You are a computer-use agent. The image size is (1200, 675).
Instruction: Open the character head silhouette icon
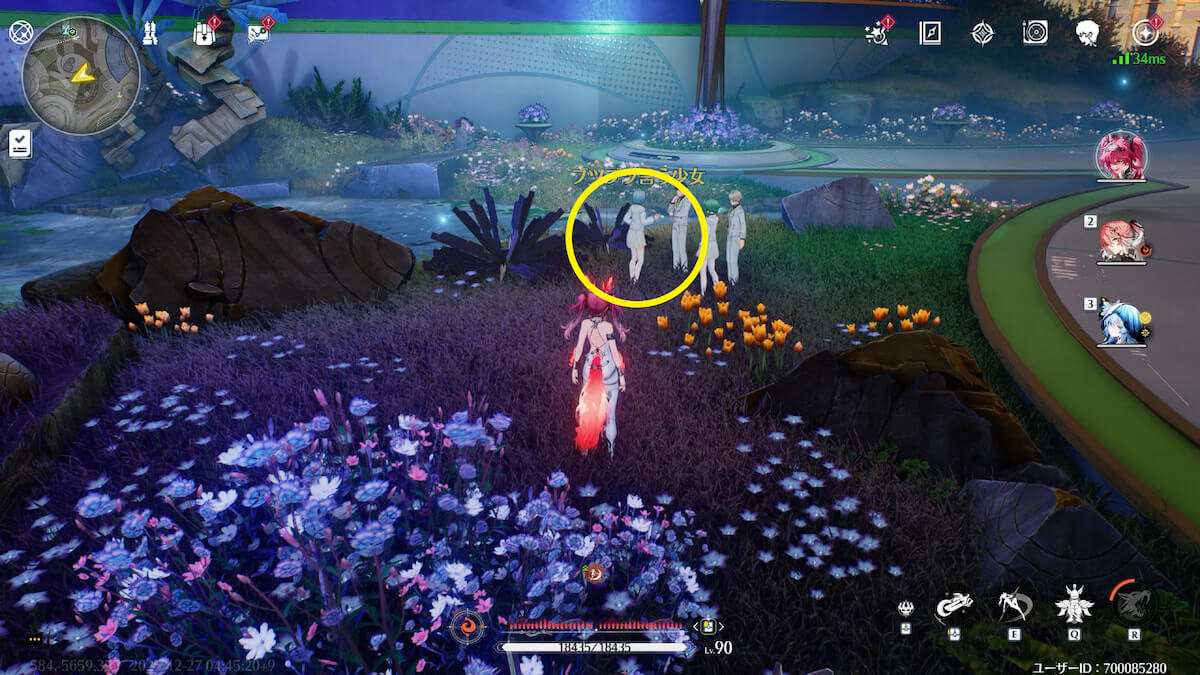point(1088,33)
